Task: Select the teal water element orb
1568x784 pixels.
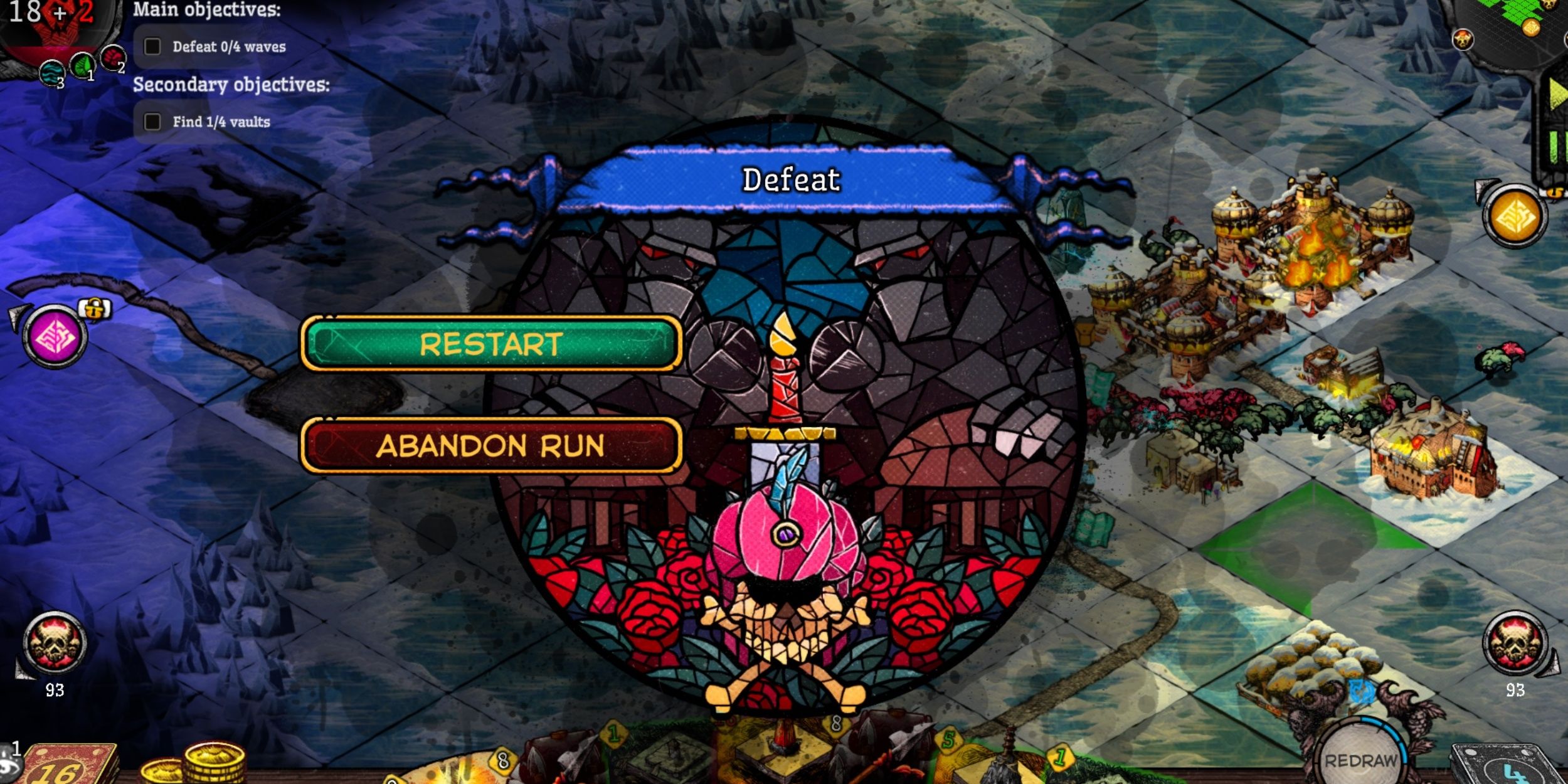Action: [52, 73]
